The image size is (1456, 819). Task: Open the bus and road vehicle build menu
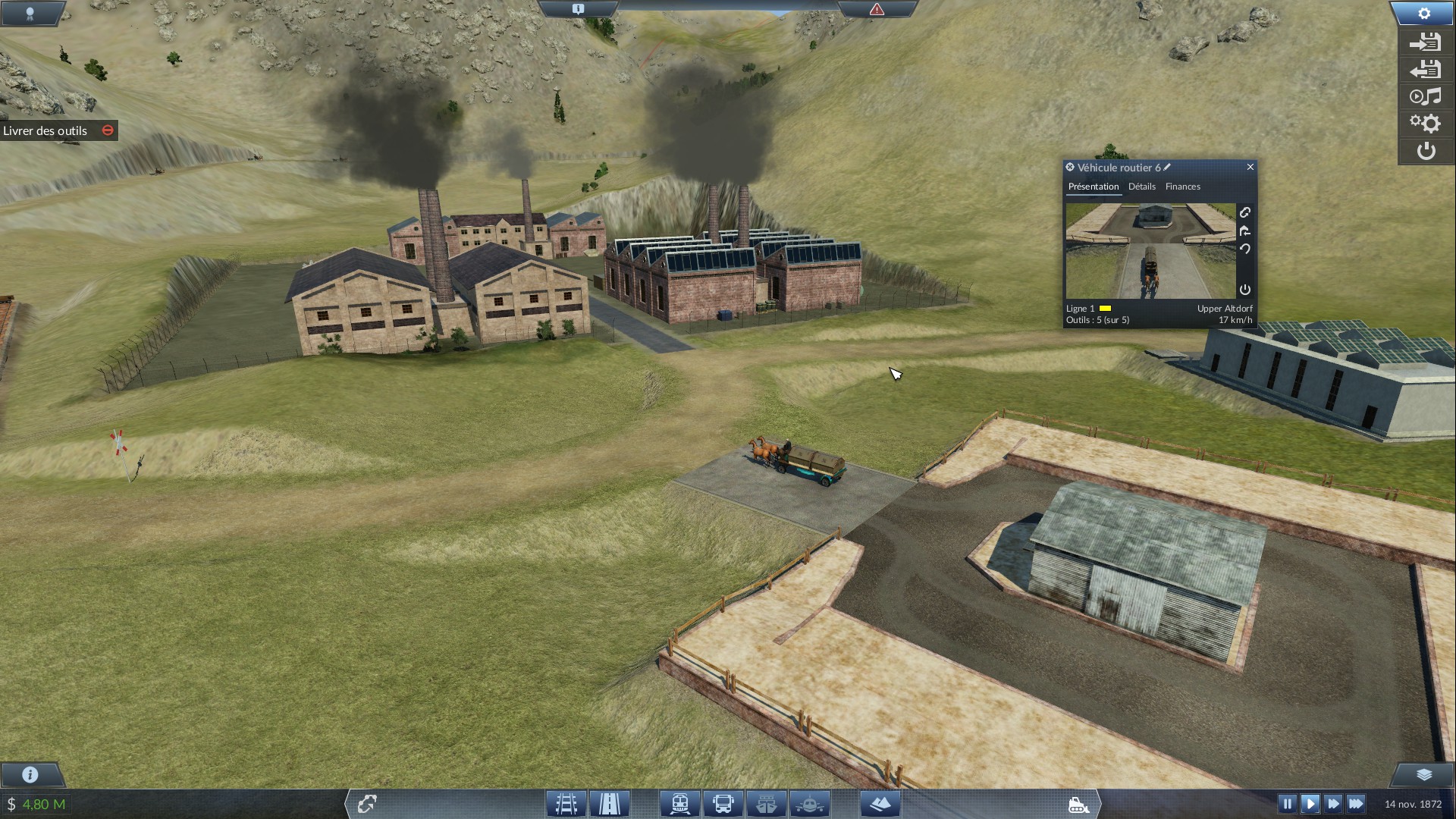pos(723,803)
